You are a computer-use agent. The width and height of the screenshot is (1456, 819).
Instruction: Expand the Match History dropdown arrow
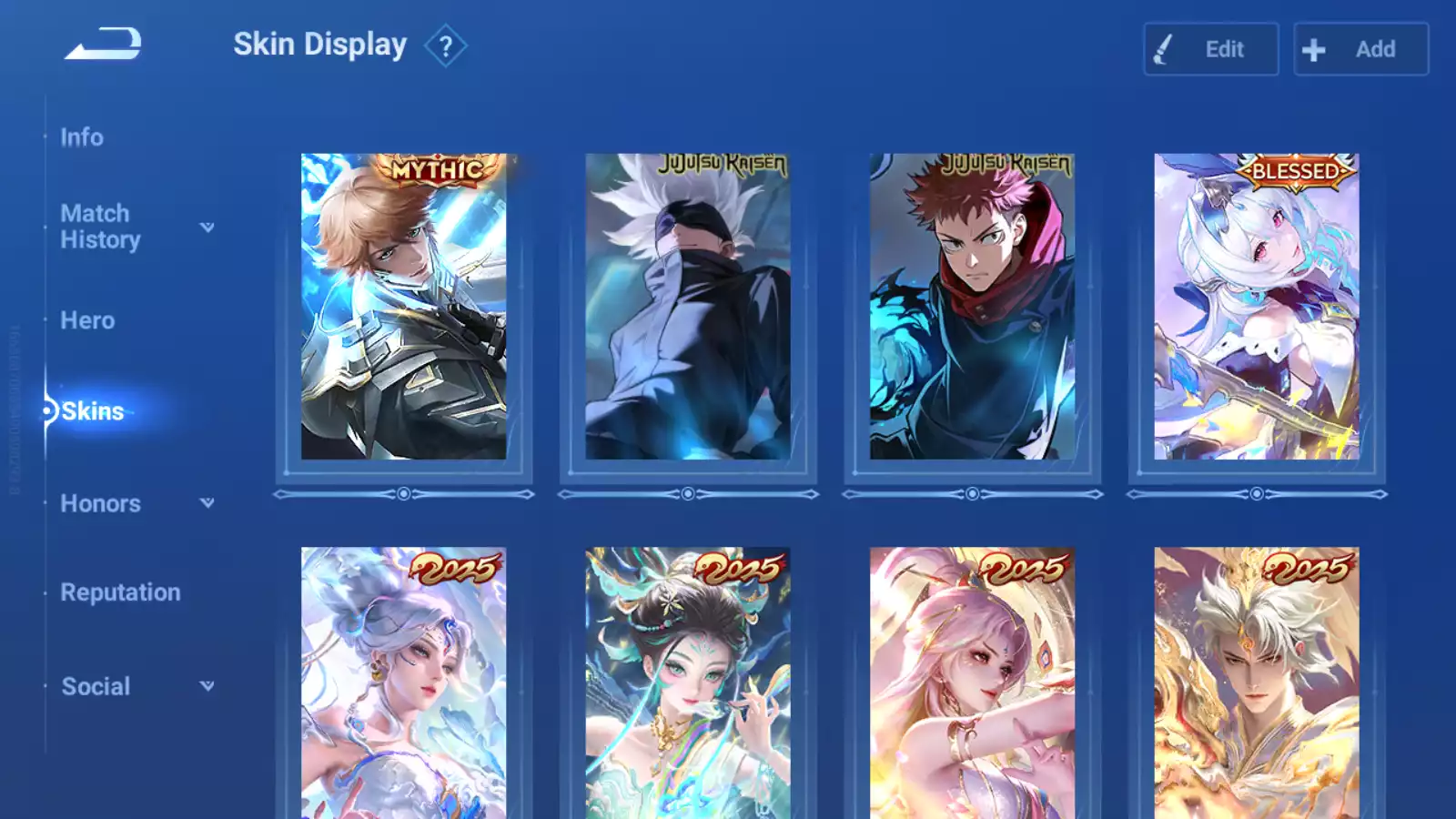207,227
